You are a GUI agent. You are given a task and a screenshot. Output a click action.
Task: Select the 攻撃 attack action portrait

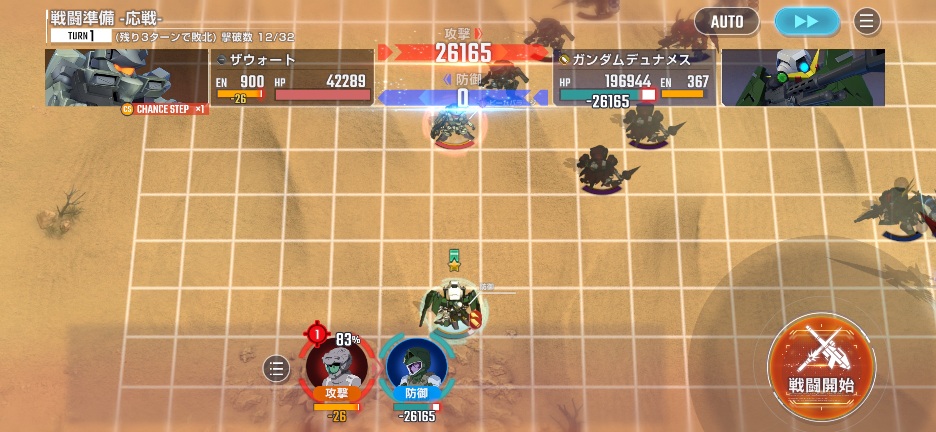pyautogui.click(x=337, y=367)
